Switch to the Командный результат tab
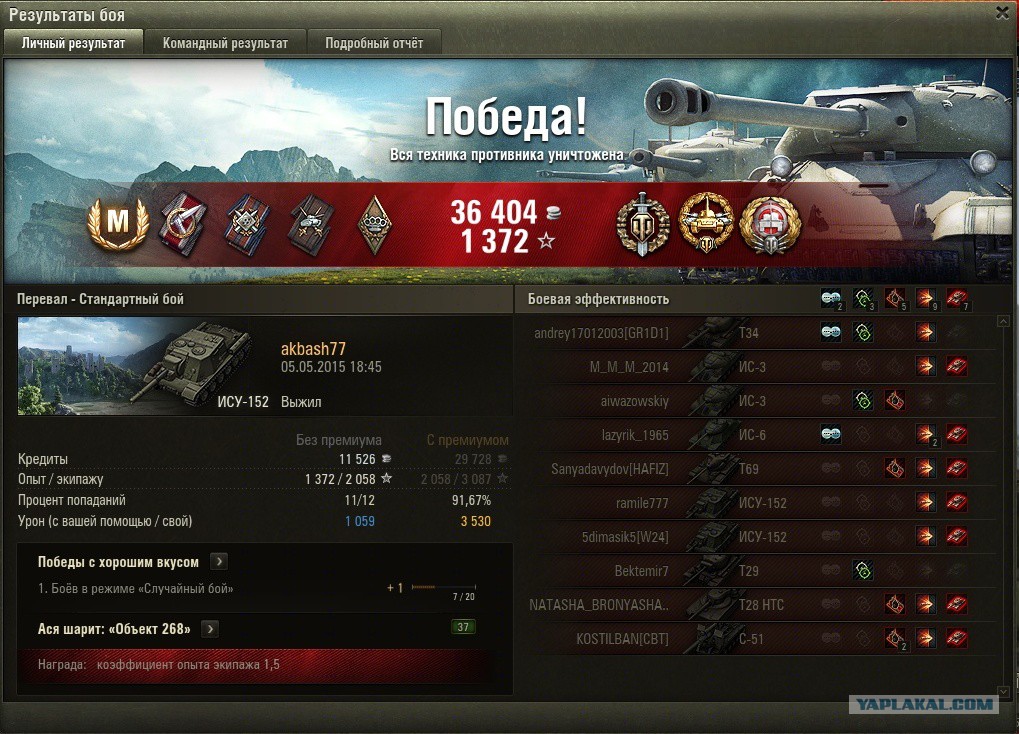1019x734 pixels. (225, 43)
